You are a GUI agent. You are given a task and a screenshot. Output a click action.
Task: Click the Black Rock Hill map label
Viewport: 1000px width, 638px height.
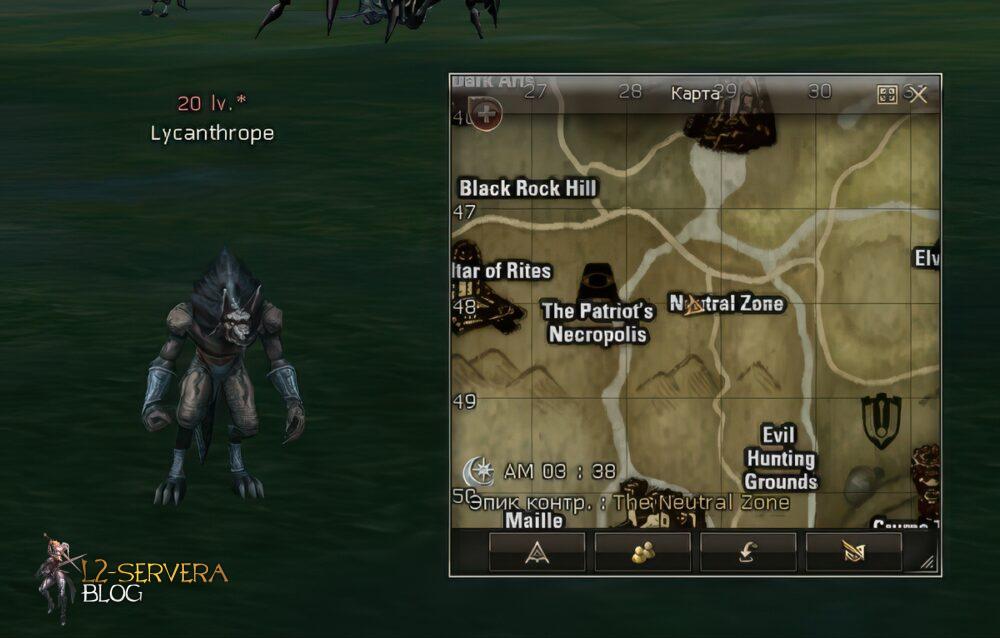click(528, 188)
